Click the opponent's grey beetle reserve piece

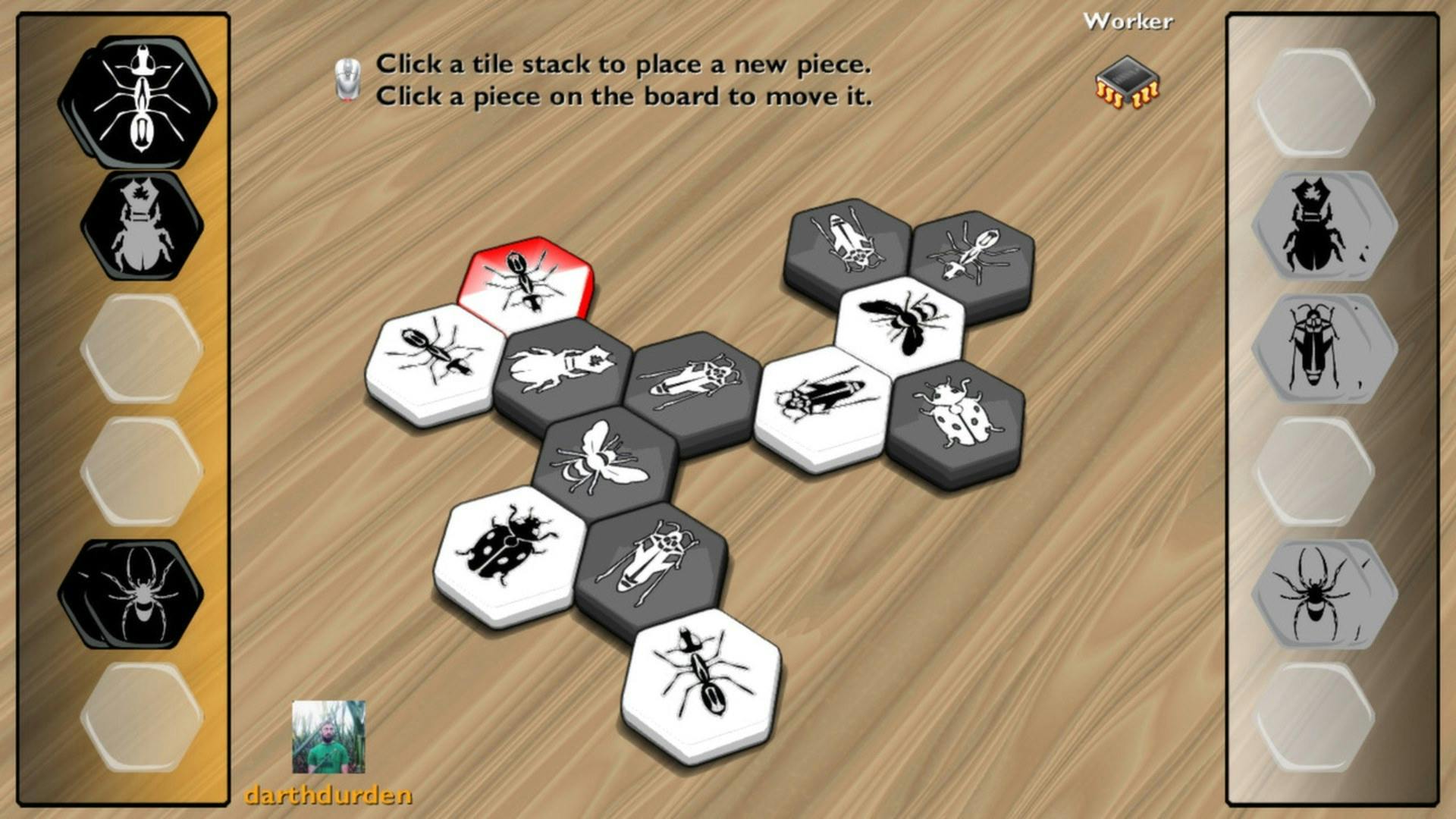pos(1318,226)
